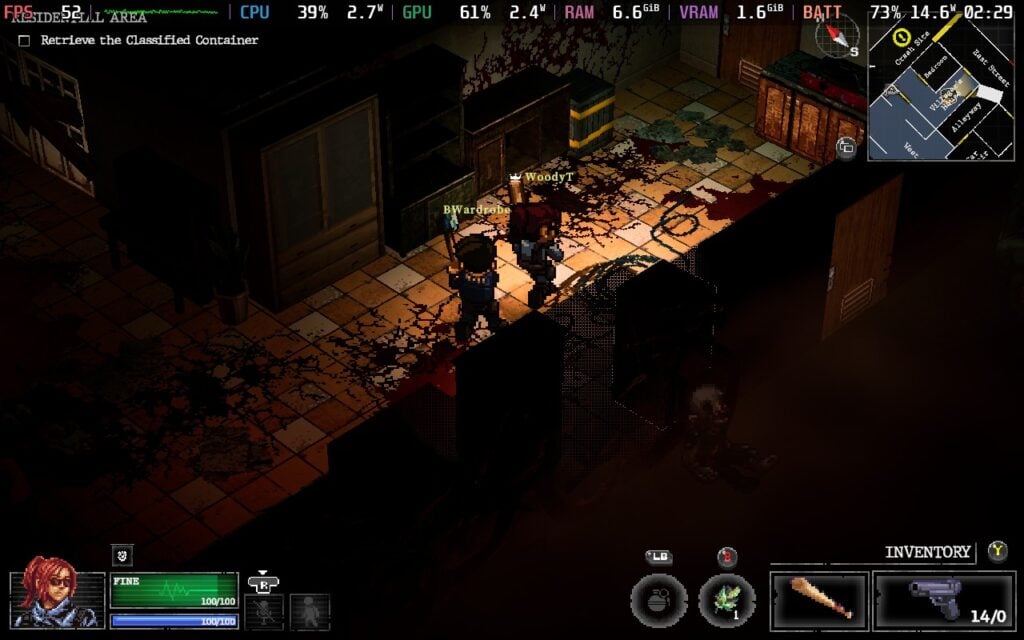Image resolution: width=1024 pixels, height=640 pixels.
Task: Select the pistol weapon slot
Action: 944,601
